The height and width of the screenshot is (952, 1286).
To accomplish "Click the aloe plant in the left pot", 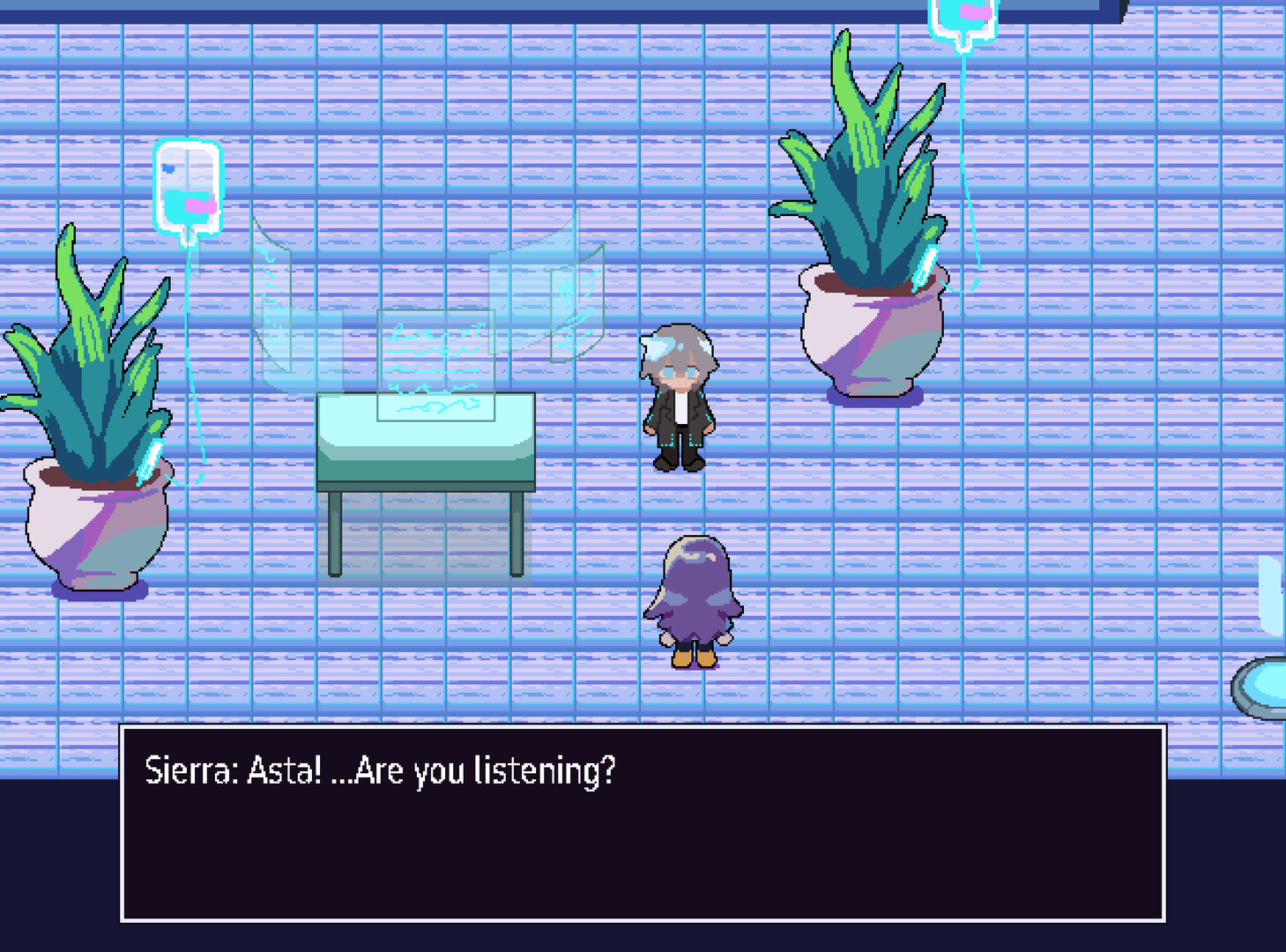I will (79, 353).
